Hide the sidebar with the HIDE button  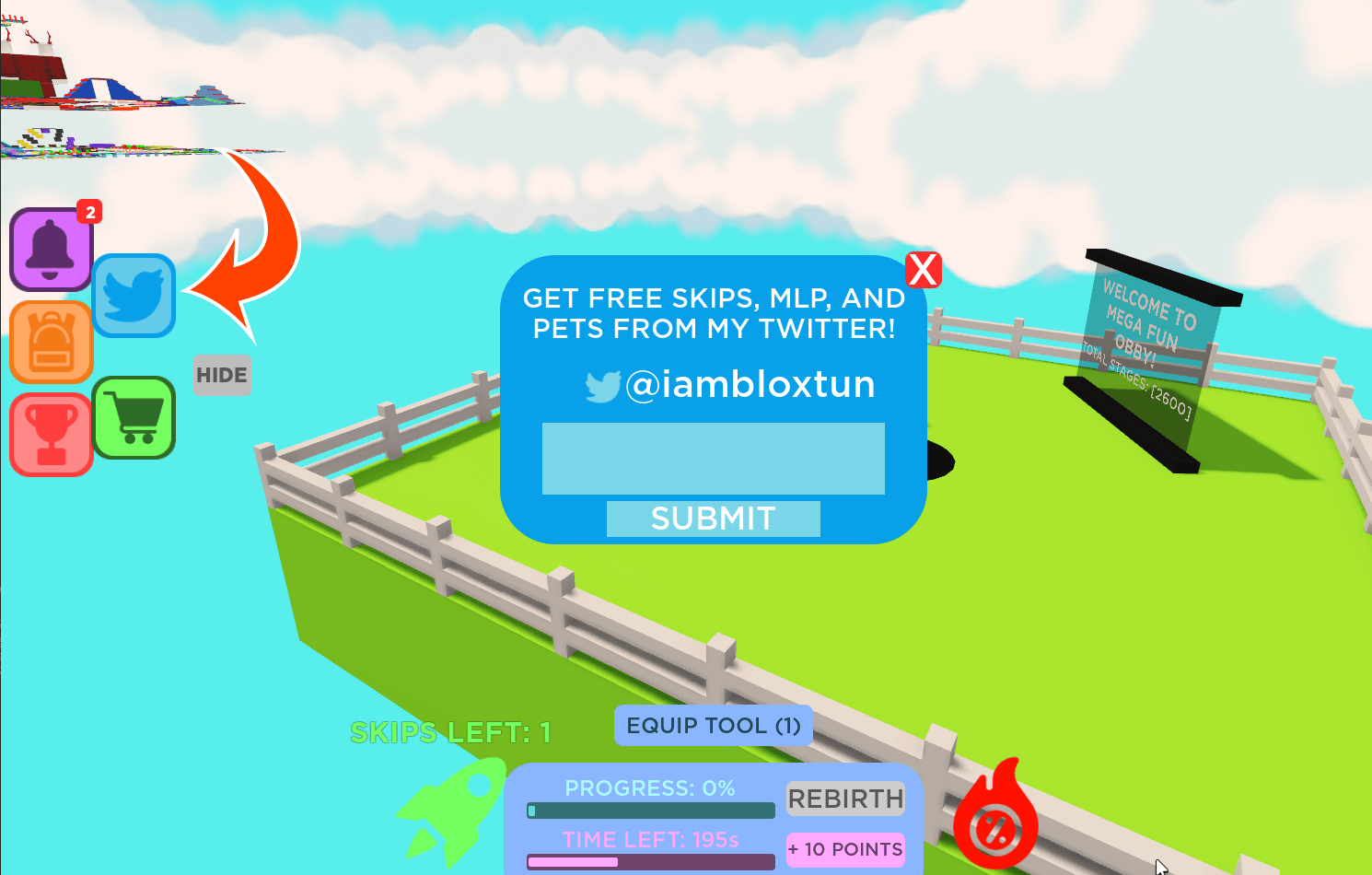tap(222, 375)
